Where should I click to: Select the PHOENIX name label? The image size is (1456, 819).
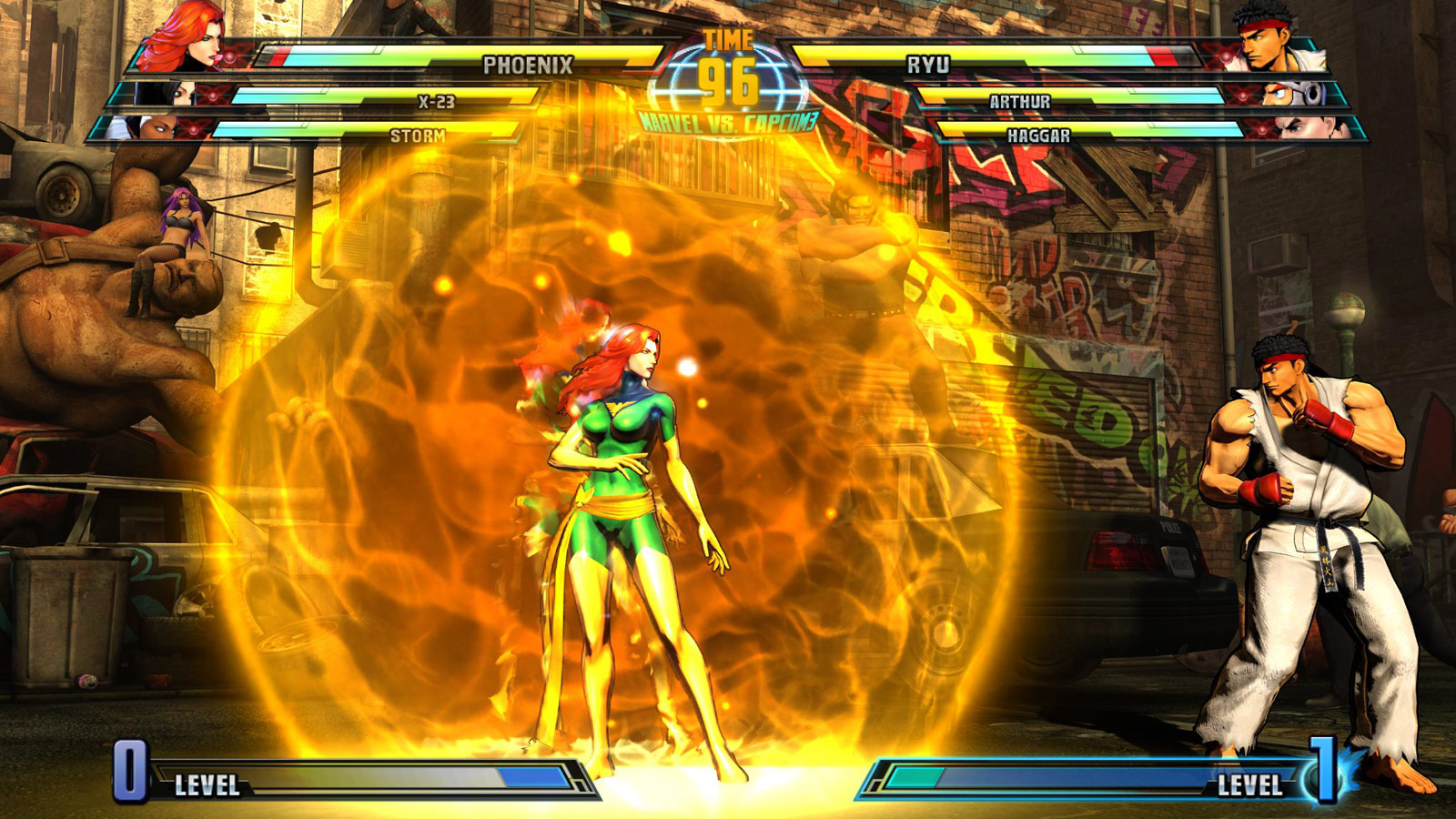pyautogui.click(x=530, y=65)
